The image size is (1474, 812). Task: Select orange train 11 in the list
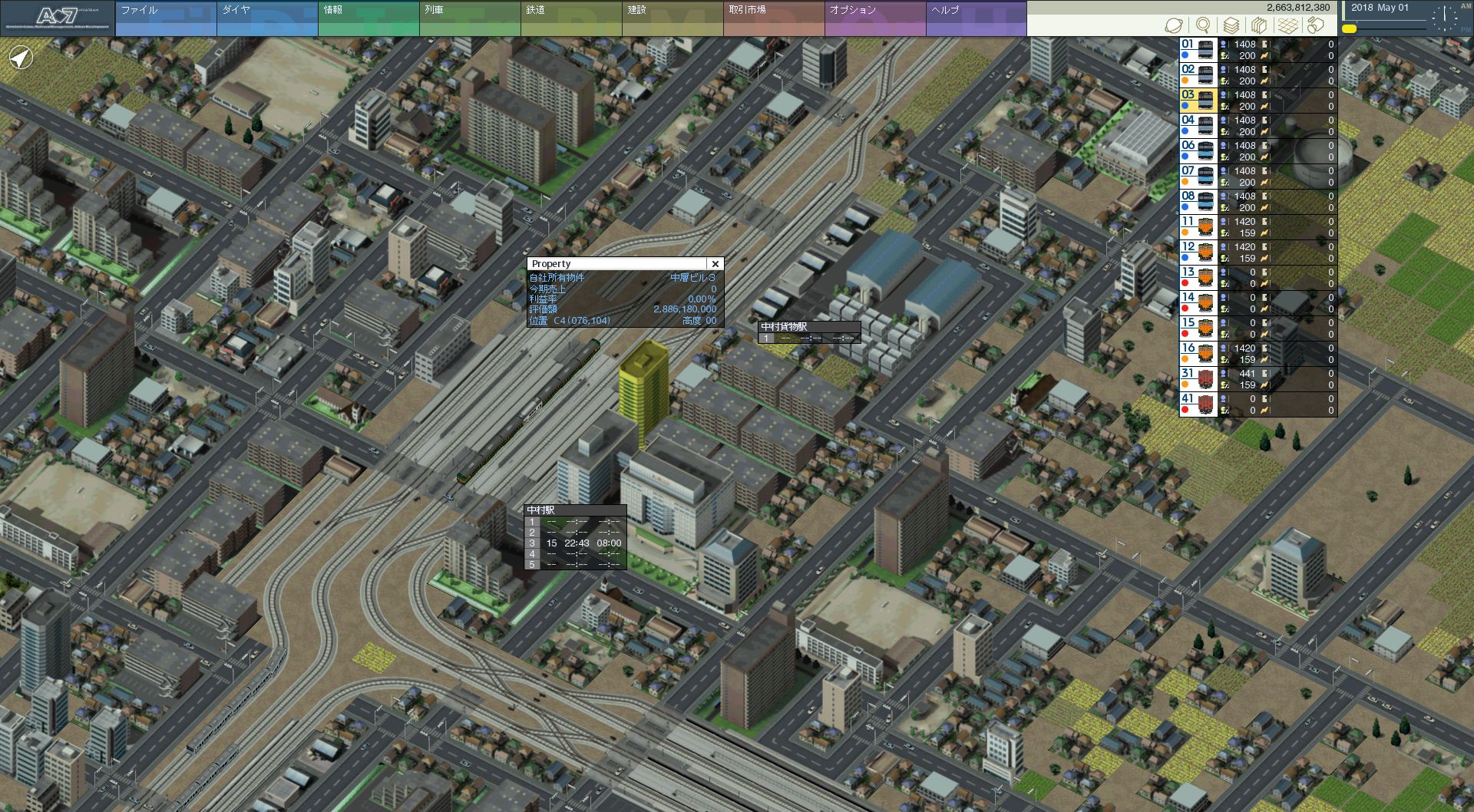point(1198,227)
